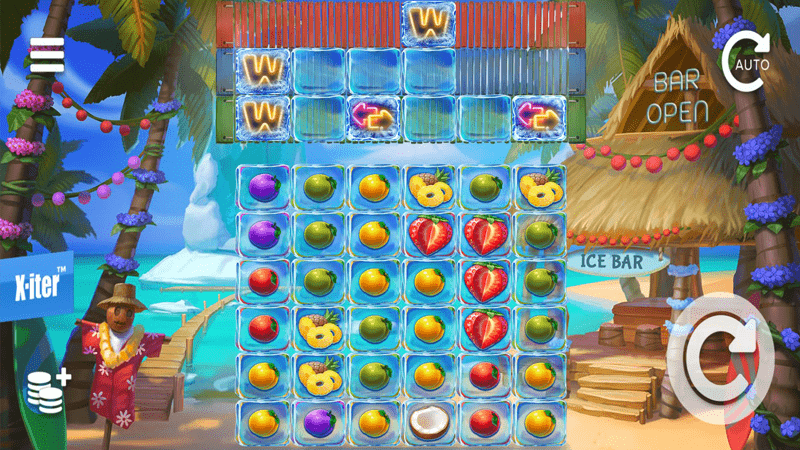
Task: Open the hamburger menu
Action: tap(47, 56)
